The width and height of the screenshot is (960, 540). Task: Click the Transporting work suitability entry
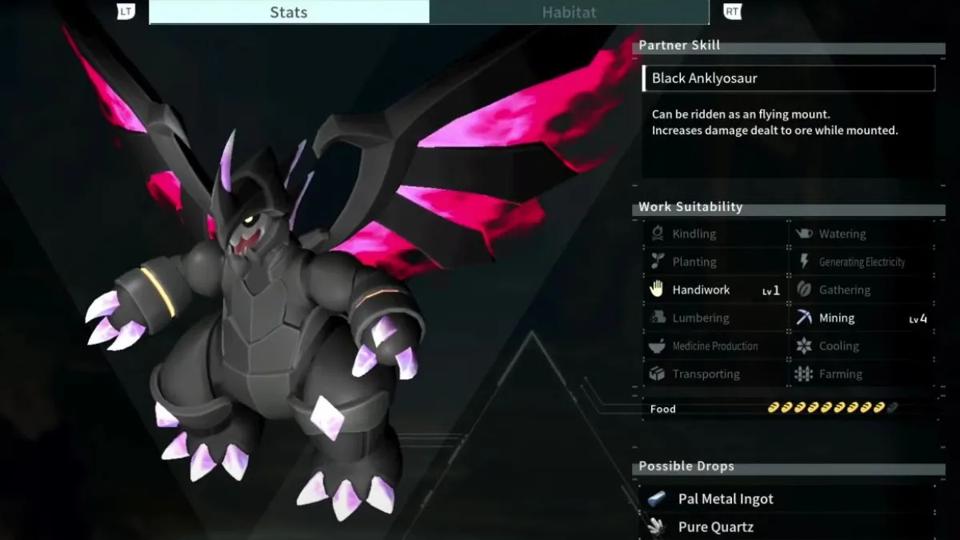706,374
